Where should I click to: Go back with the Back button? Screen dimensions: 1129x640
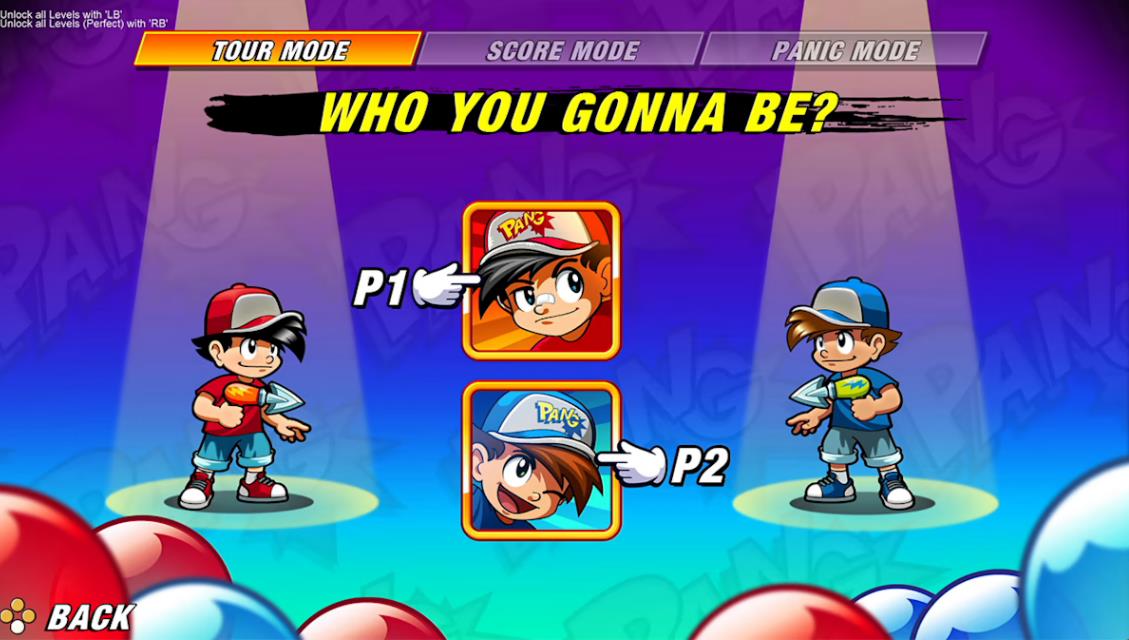point(70,616)
